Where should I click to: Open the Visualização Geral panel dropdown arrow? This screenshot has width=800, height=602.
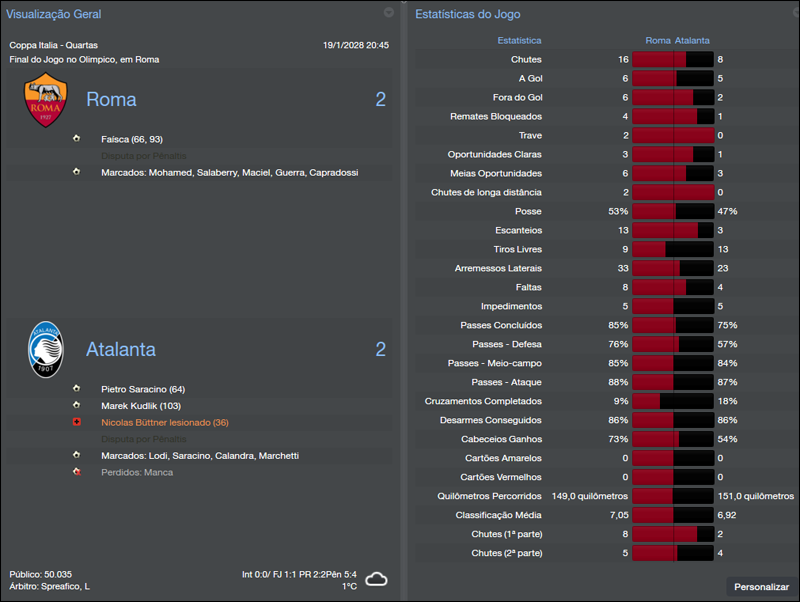(389, 13)
